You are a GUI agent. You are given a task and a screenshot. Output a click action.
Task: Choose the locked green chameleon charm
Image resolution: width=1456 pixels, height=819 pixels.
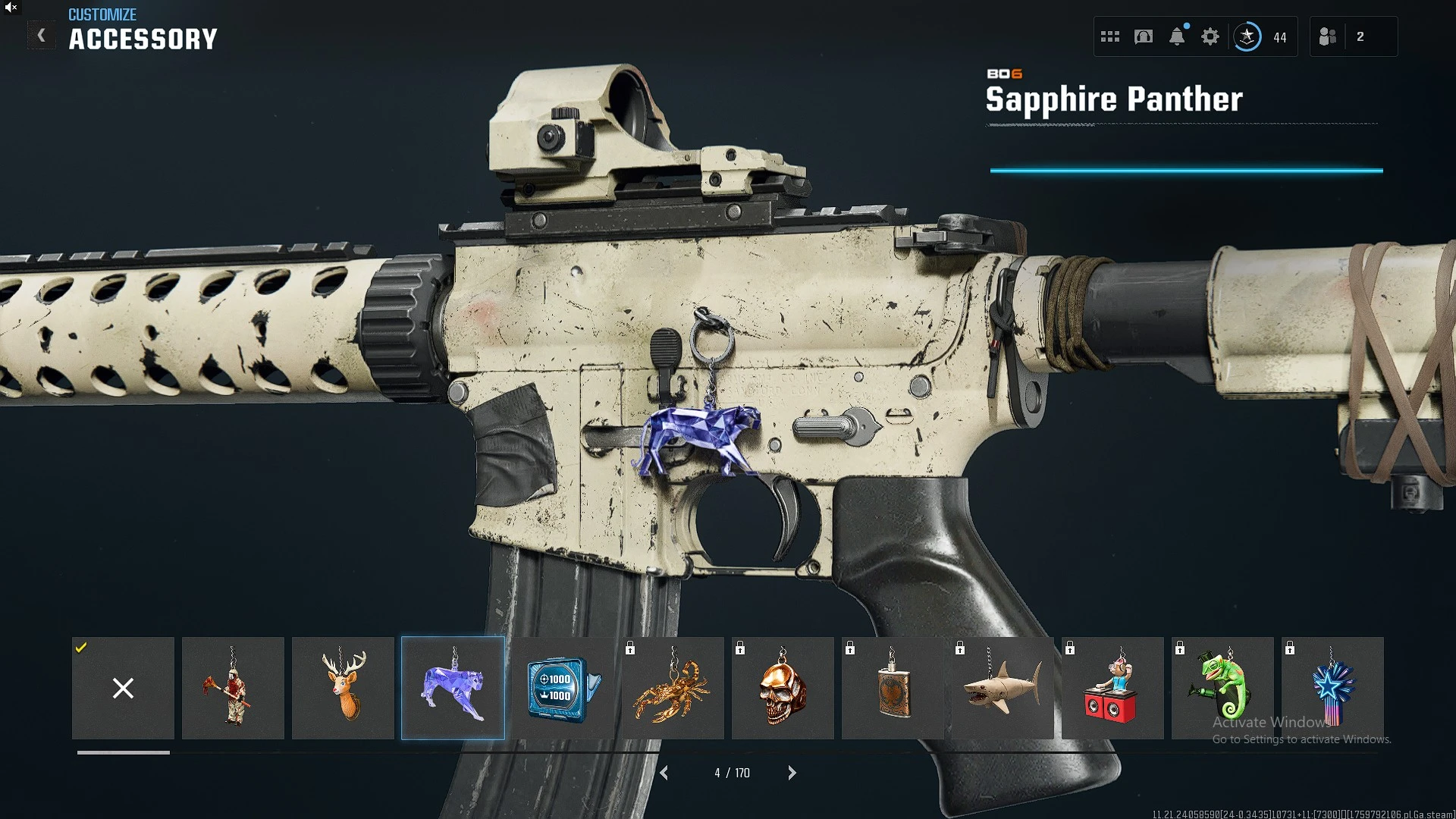pos(1222,688)
